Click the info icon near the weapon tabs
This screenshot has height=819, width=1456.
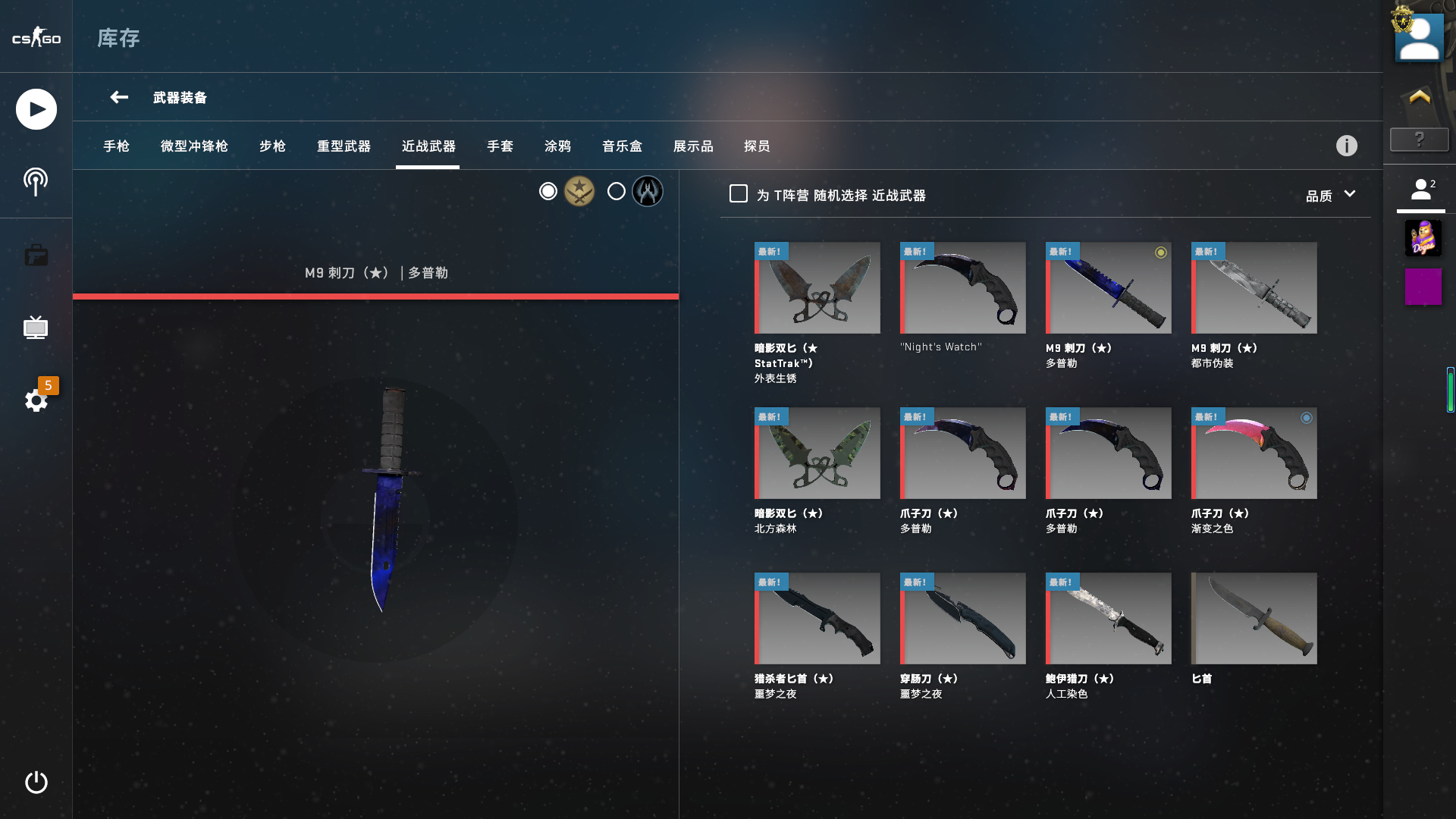coord(1347,145)
